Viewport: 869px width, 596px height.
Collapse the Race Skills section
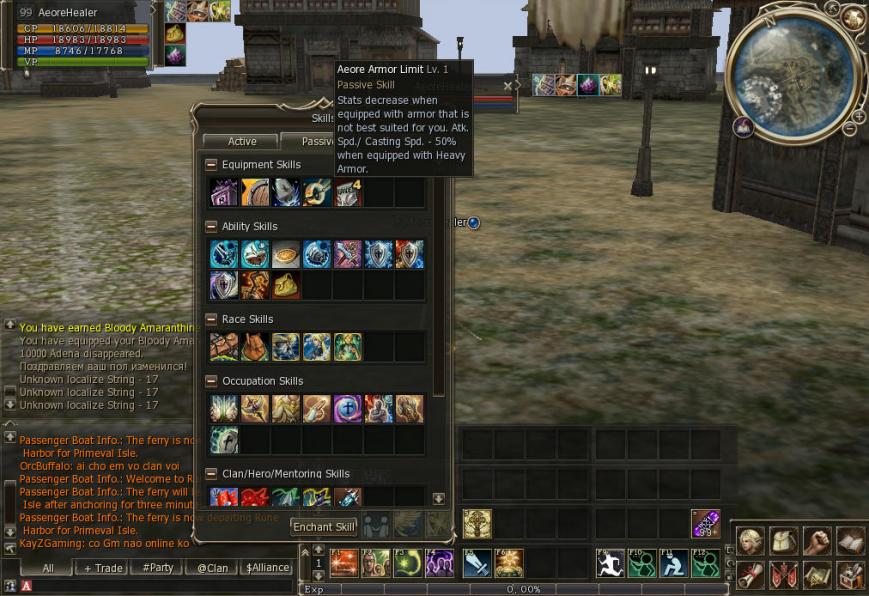click(211, 320)
